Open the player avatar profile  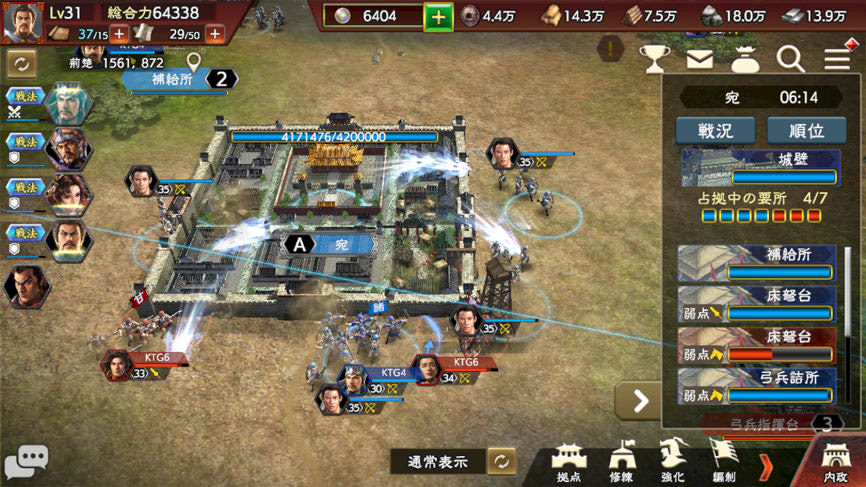tap(22, 23)
